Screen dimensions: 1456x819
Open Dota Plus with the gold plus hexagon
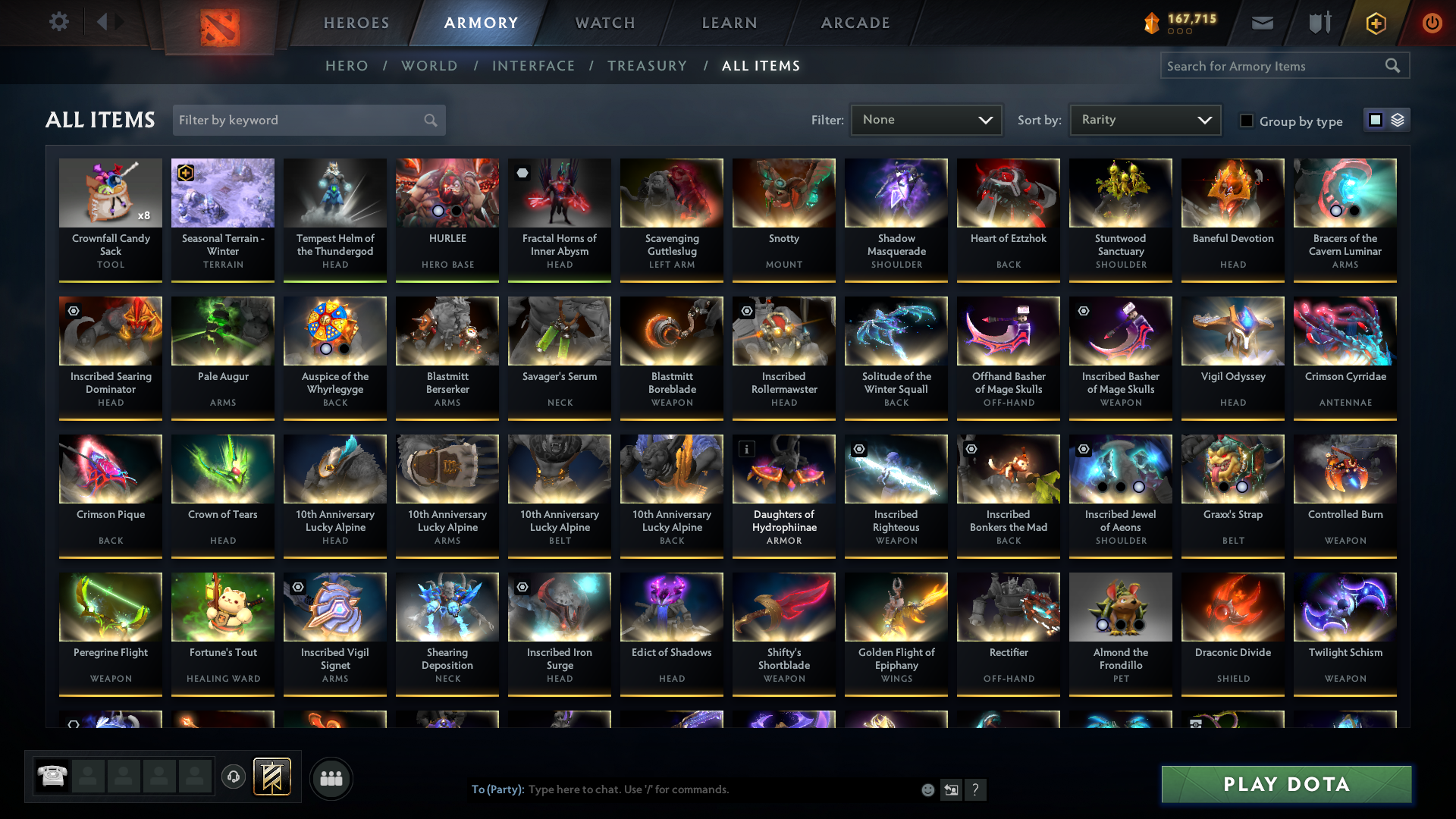[x=1375, y=23]
